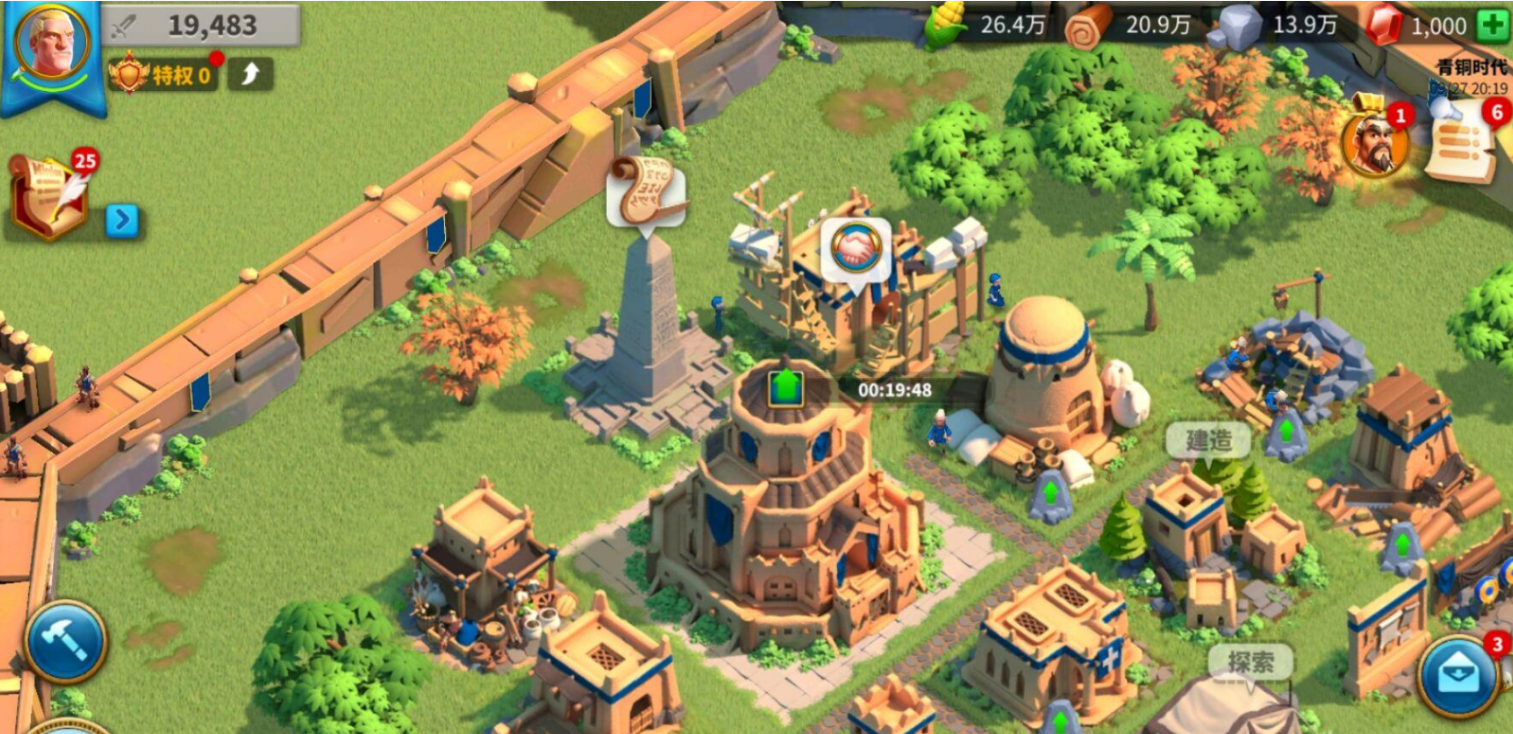
Task: Open the build menu hammer button
Action: pyautogui.click(x=65, y=641)
